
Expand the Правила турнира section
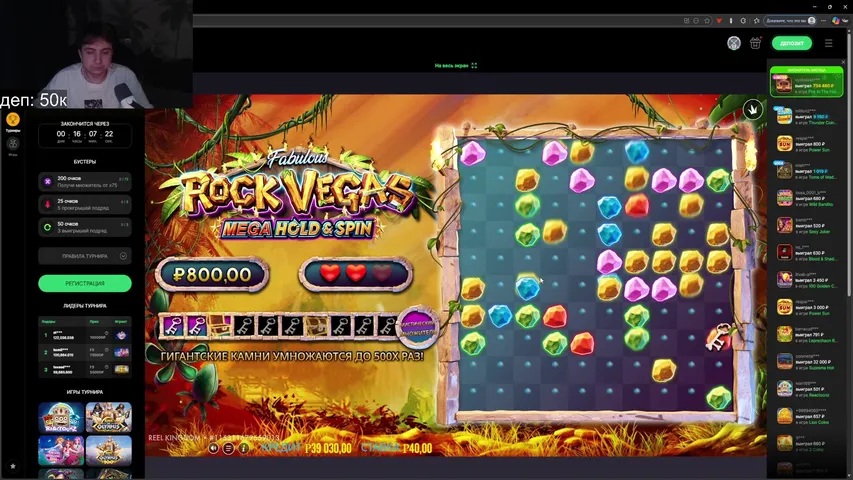(85, 256)
